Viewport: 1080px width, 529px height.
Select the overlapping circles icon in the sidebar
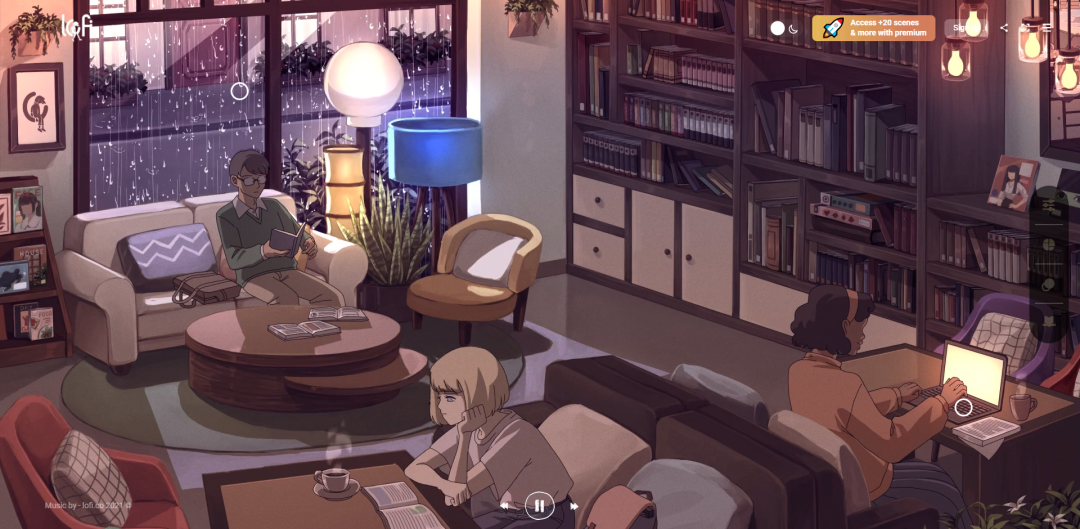(1049, 284)
